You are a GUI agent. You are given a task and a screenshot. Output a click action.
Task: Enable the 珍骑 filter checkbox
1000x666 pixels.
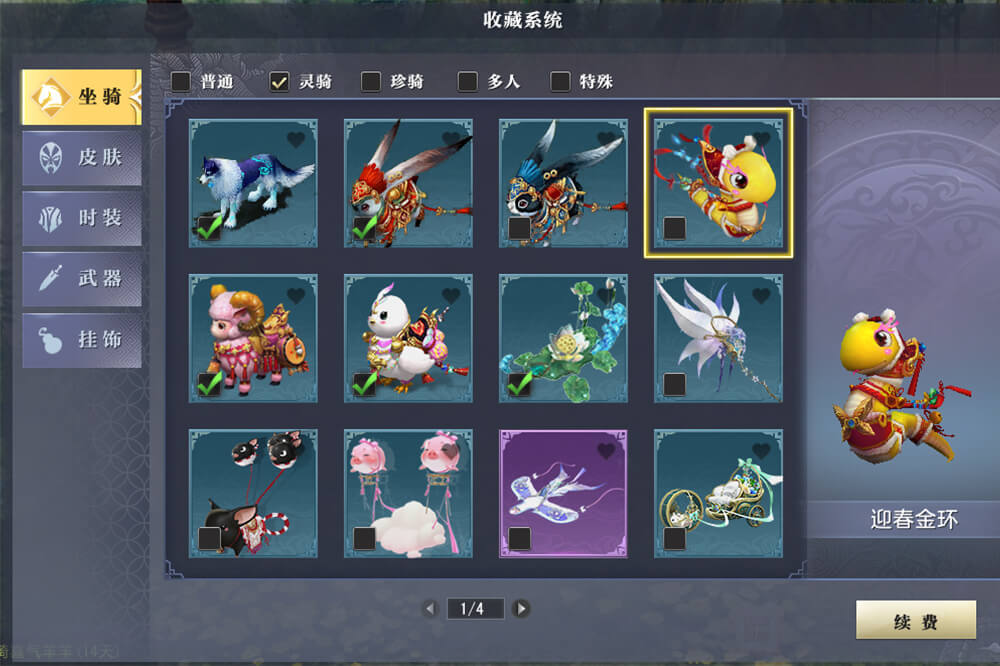point(371,82)
